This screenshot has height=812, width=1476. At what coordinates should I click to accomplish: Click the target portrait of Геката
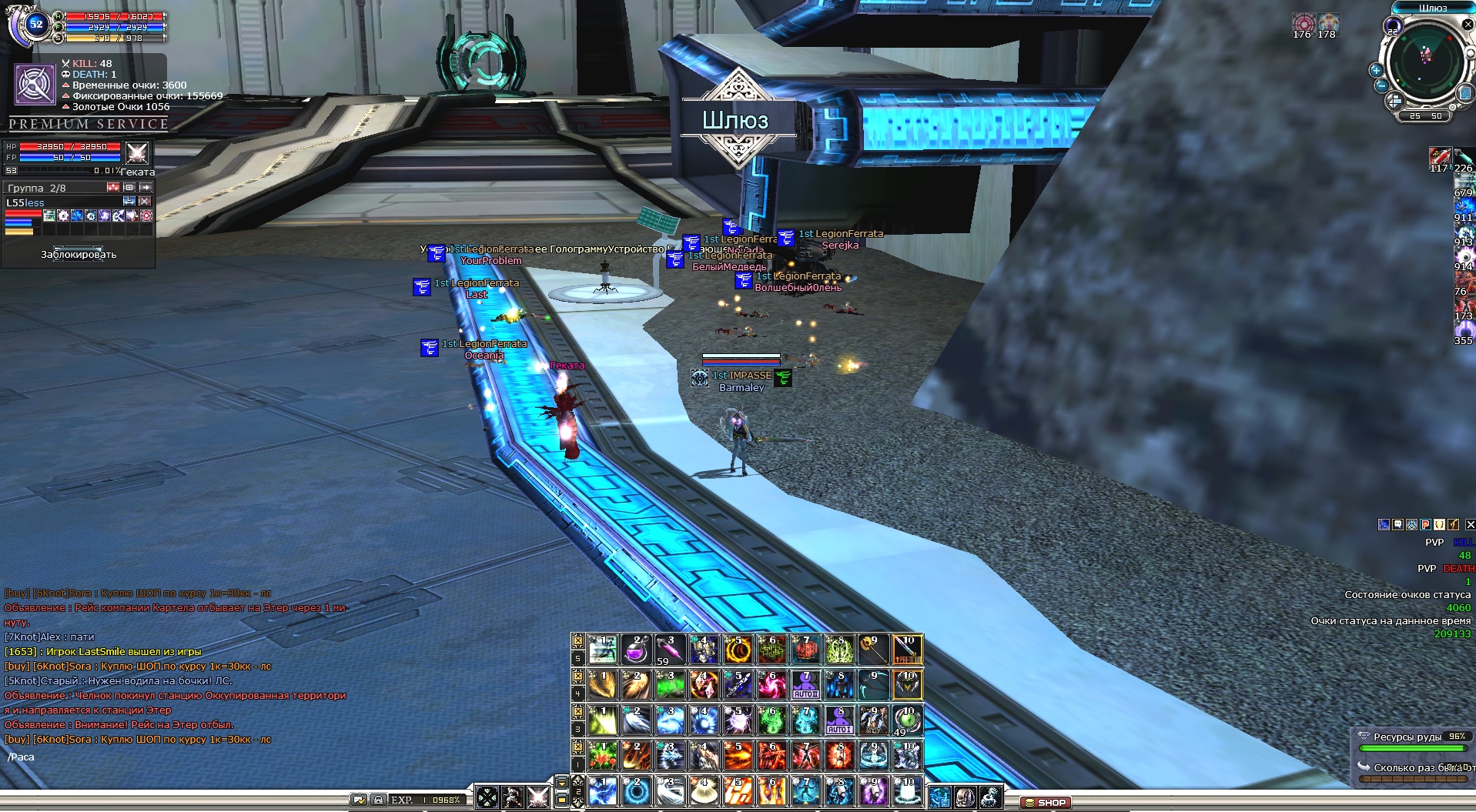pos(137,152)
